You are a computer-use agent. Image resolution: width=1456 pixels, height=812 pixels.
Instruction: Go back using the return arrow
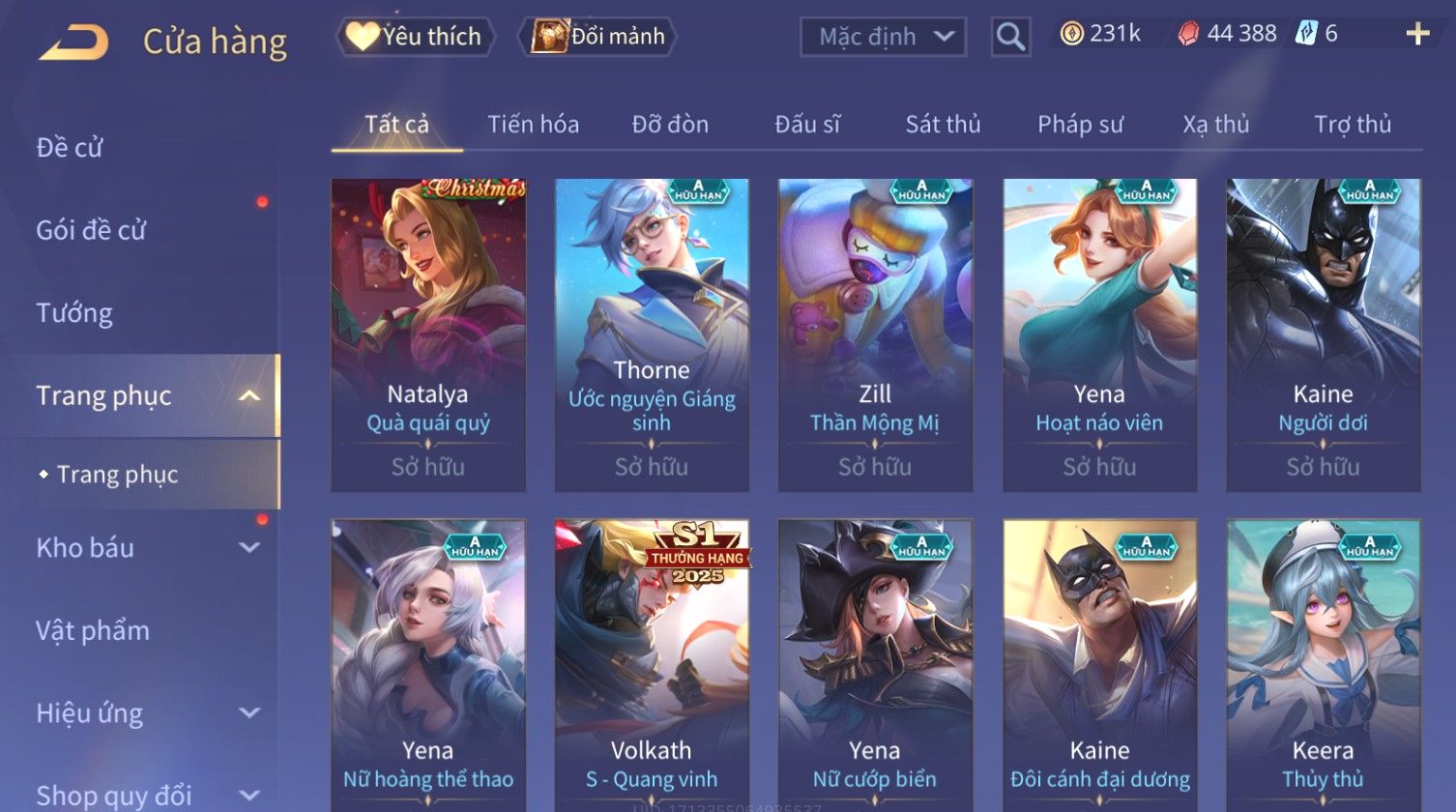click(73, 43)
